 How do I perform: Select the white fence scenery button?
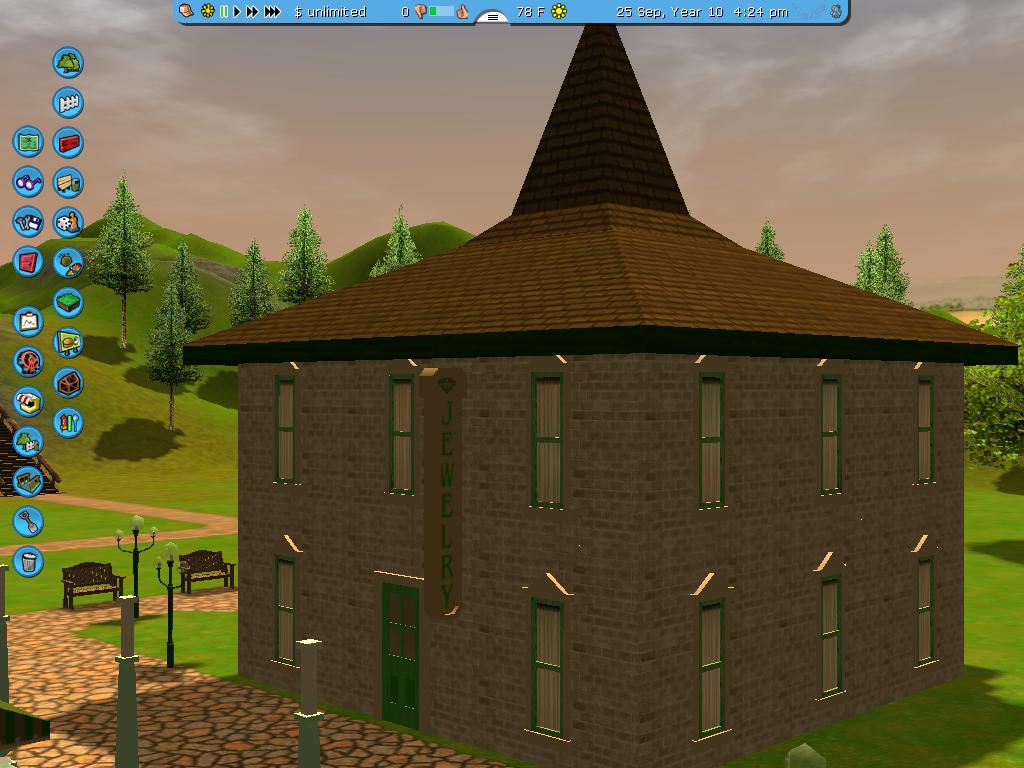click(x=68, y=103)
